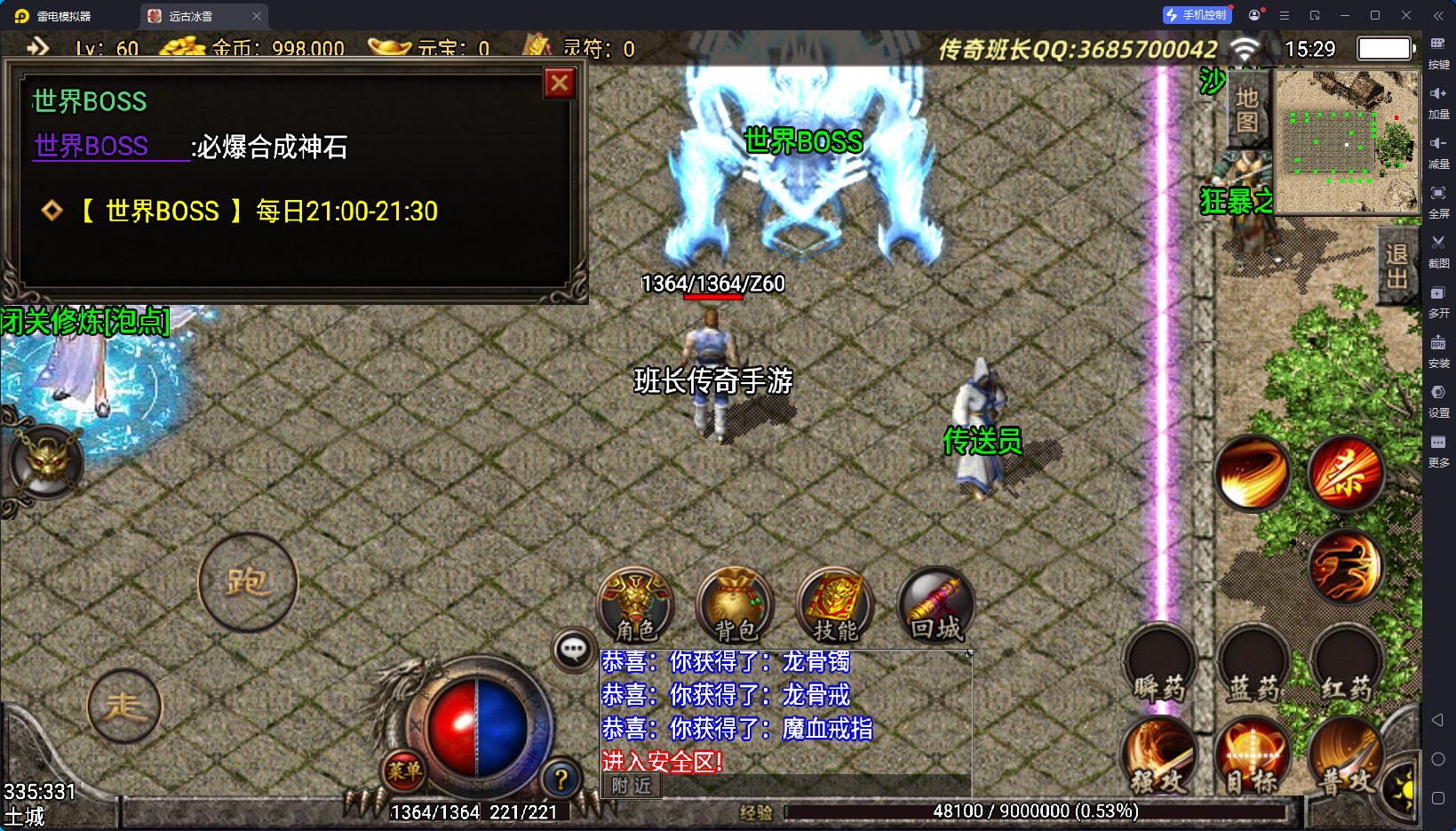Open the 背包 bag inventory
The image size is (1456, 831).
click(736, 605)
